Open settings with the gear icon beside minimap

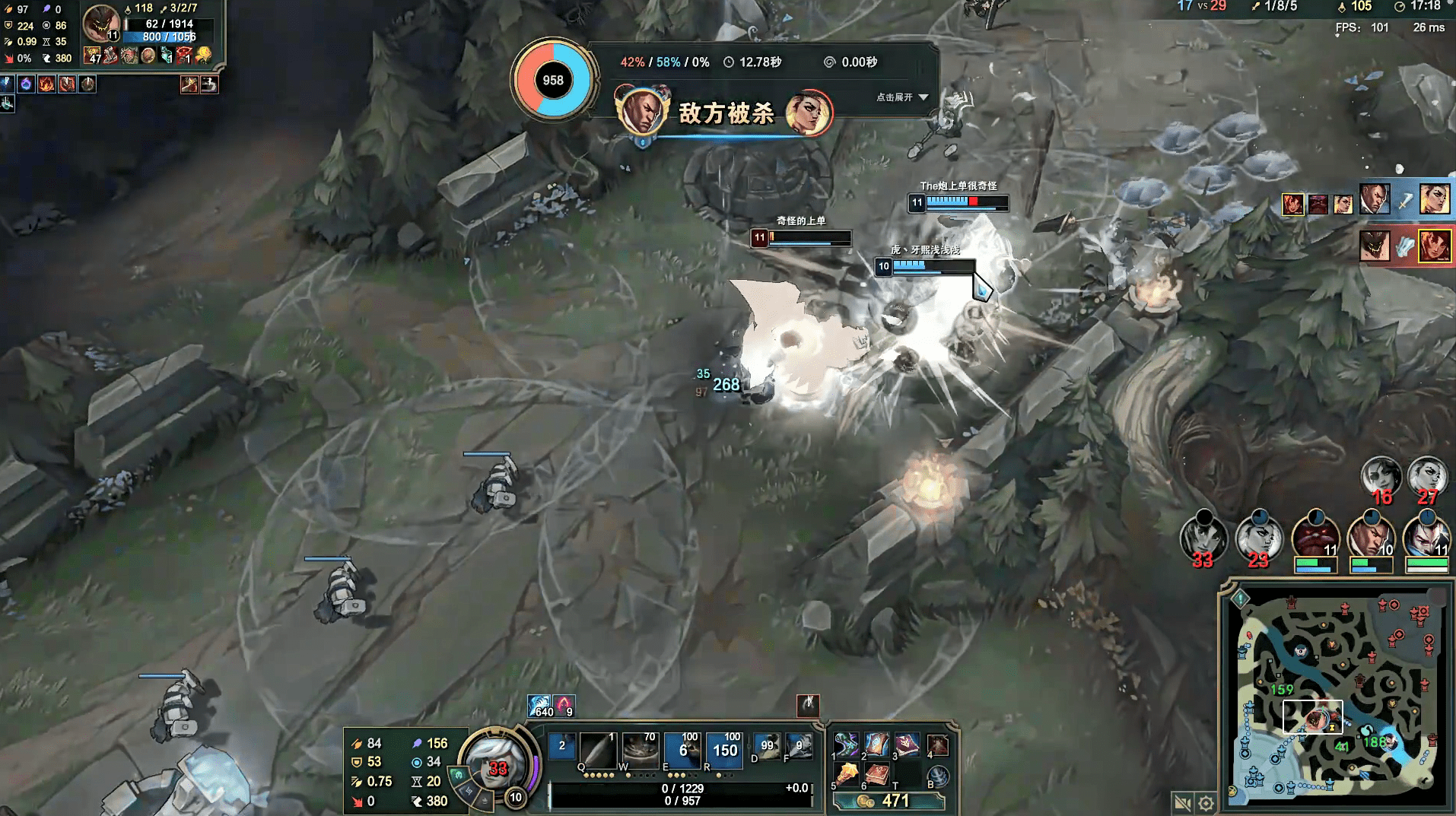pos(1206,803)
